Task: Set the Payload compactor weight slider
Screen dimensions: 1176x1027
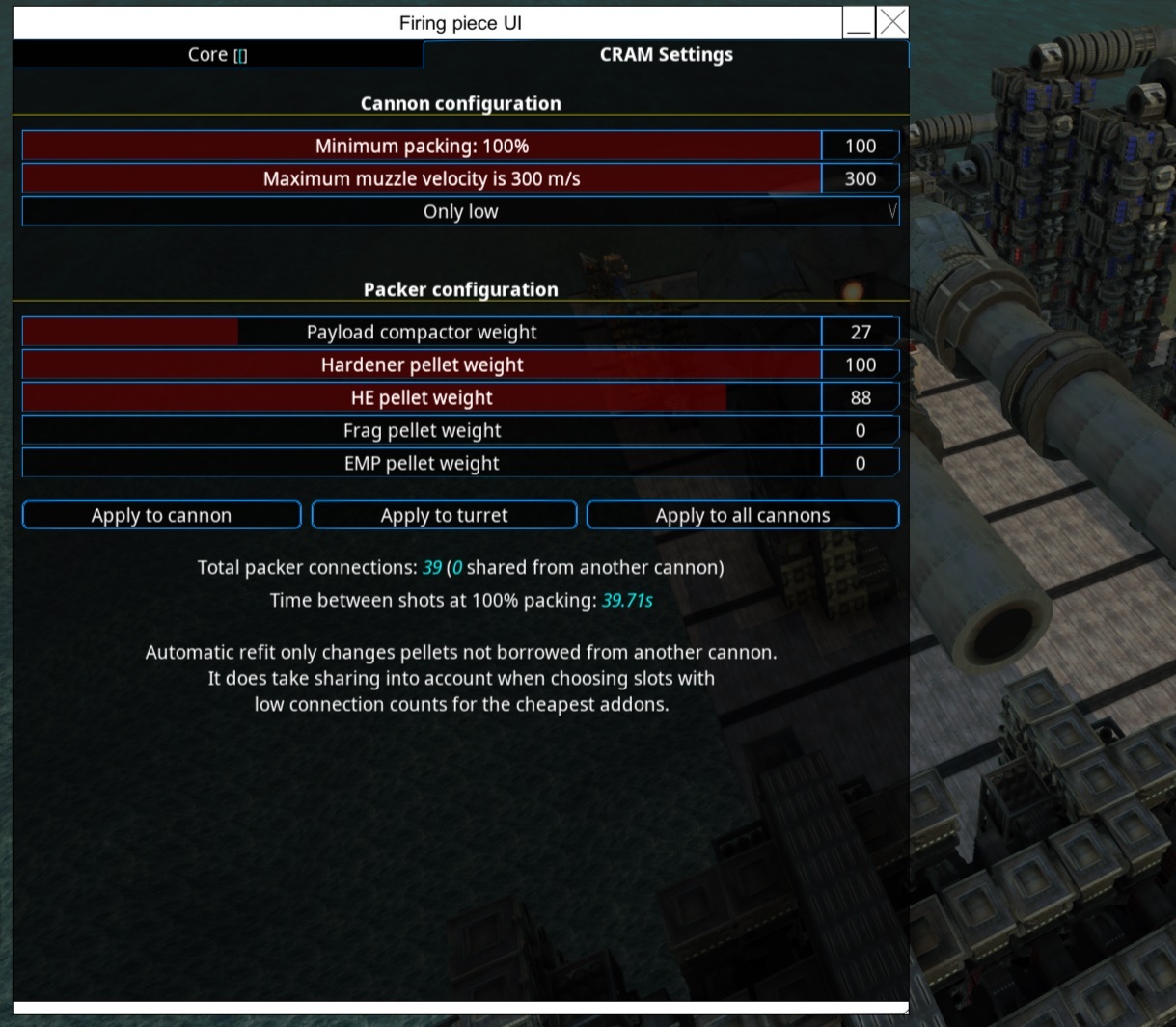Action: pyautogui.click(x=422, y=333)
